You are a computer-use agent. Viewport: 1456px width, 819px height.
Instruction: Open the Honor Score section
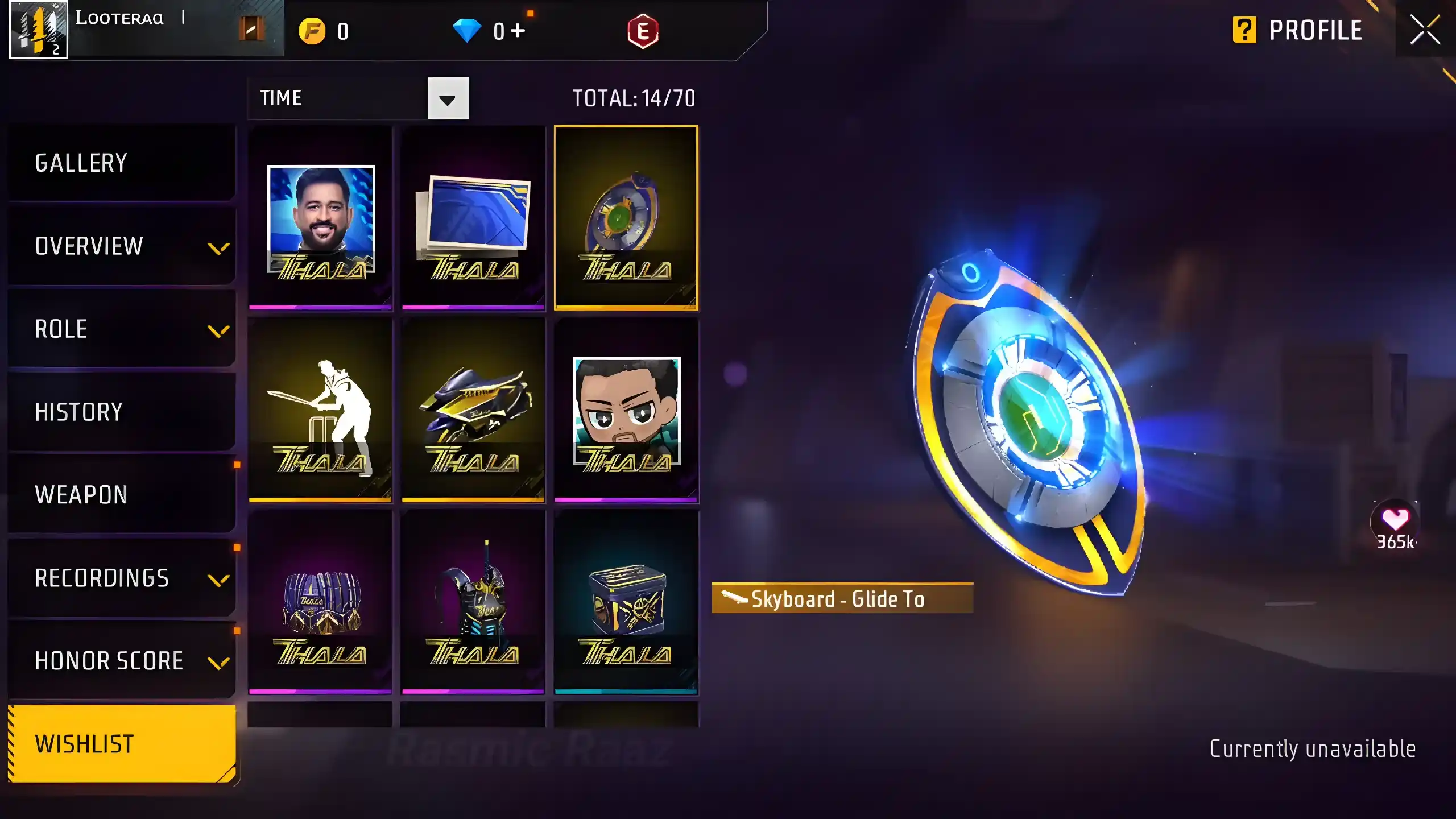pyautogui.click(x=122, y=661)
